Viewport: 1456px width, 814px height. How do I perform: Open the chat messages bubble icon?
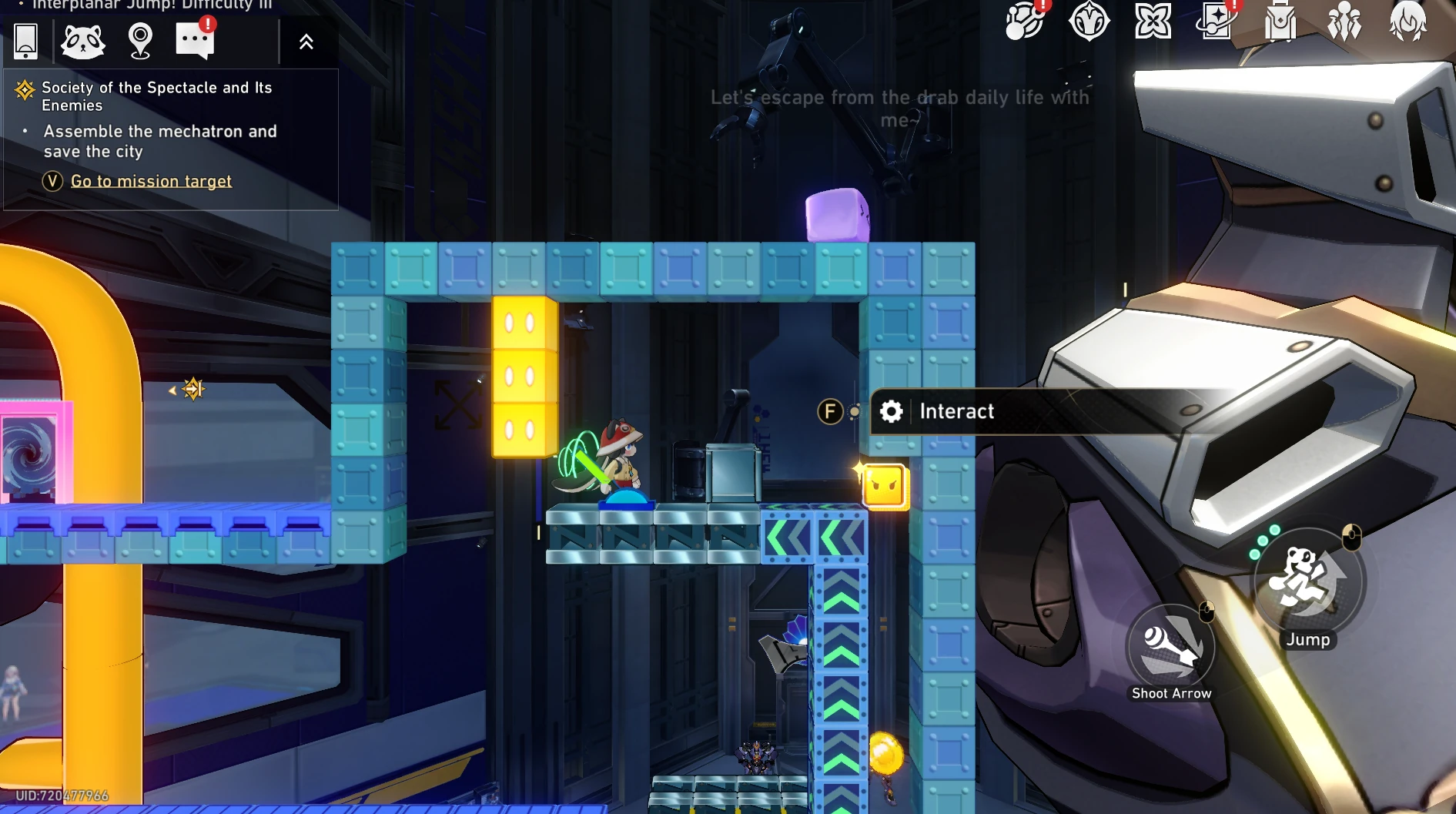click(195, 41)
